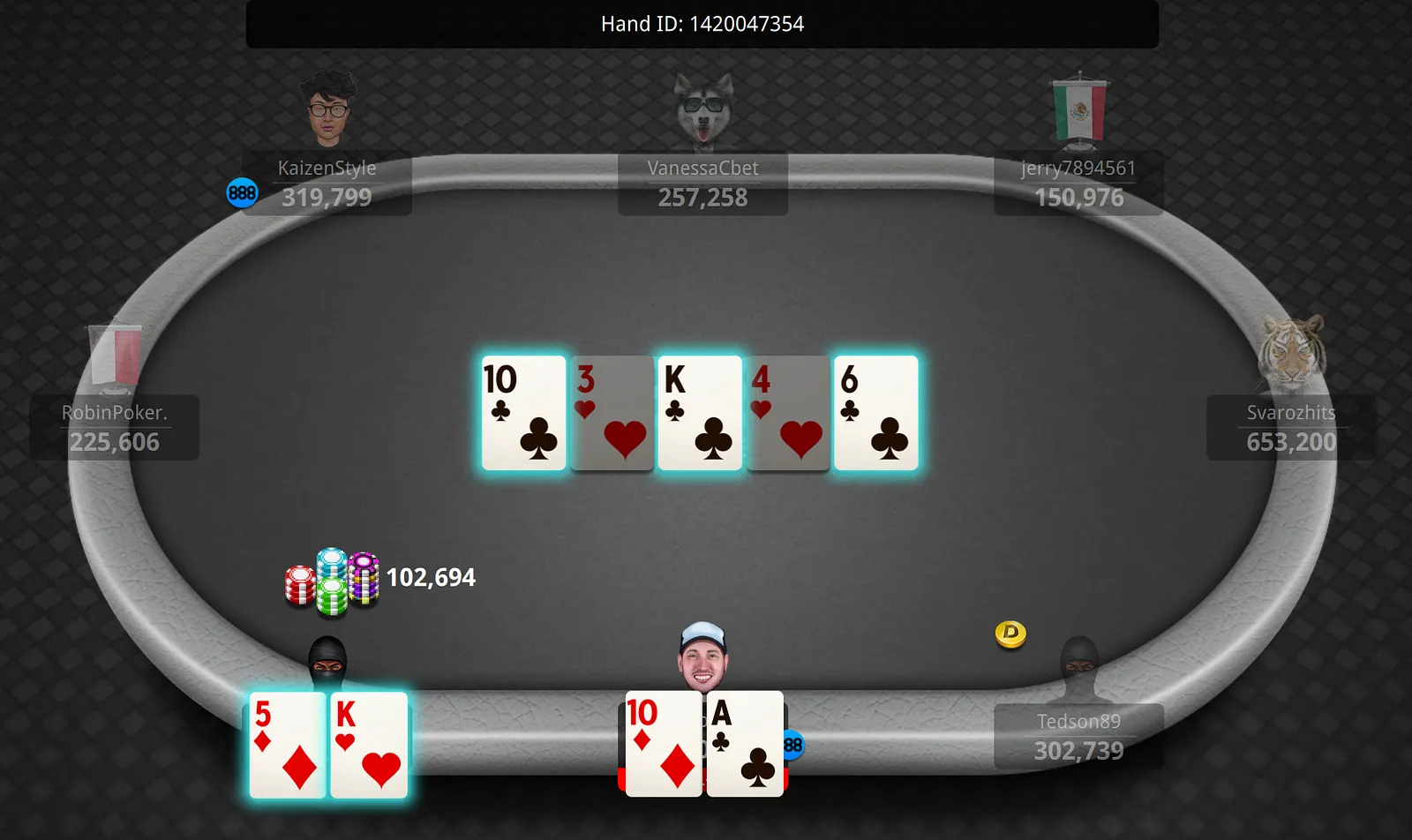Click the yellow dealer button chip
Viewport: 1412px width, 840px height.
1010,634
